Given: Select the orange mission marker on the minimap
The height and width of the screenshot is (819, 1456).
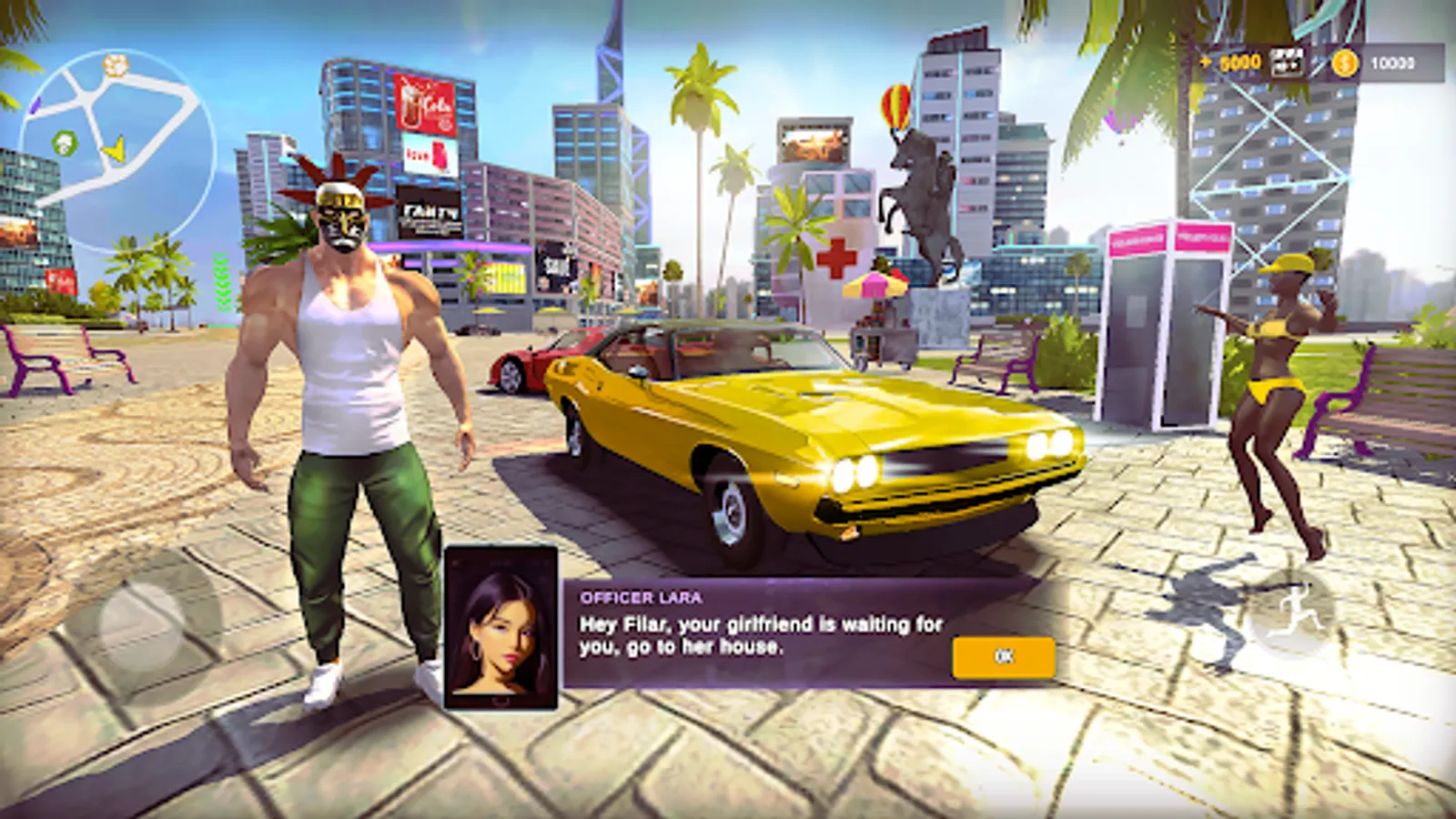Looking at the screenshot, I should (114, 66).
